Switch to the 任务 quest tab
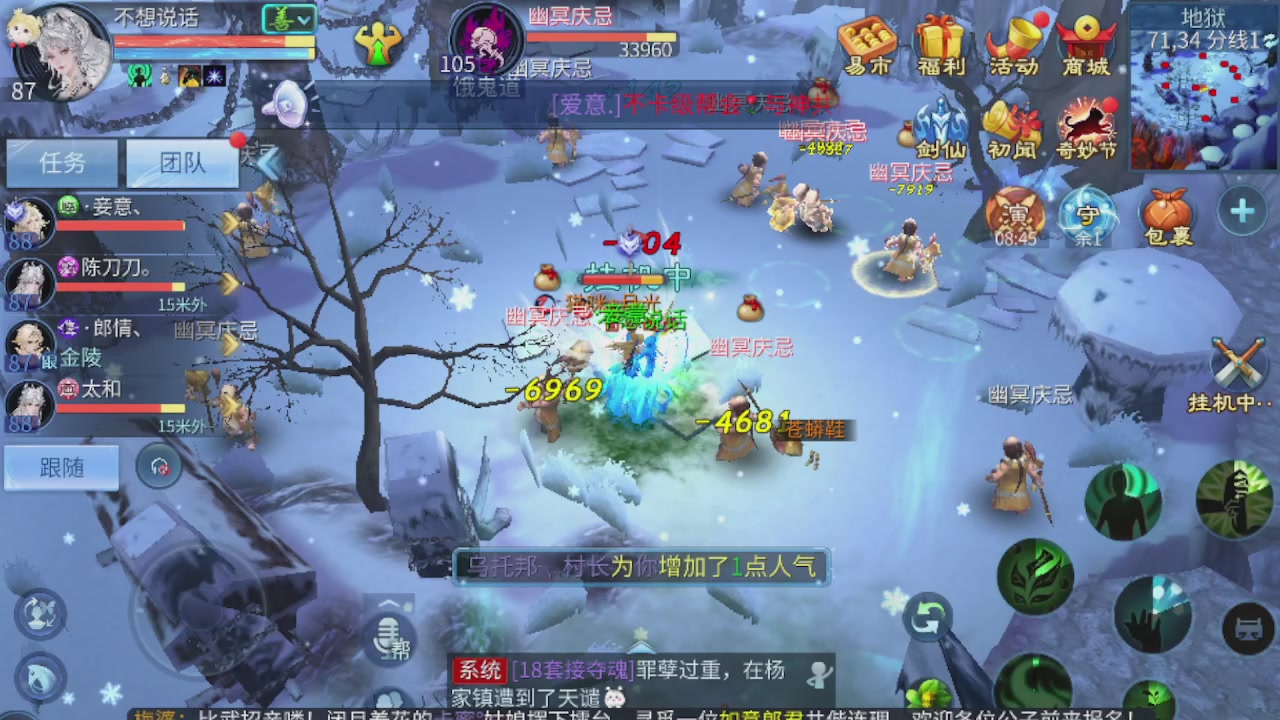 (x=62, y=162)
